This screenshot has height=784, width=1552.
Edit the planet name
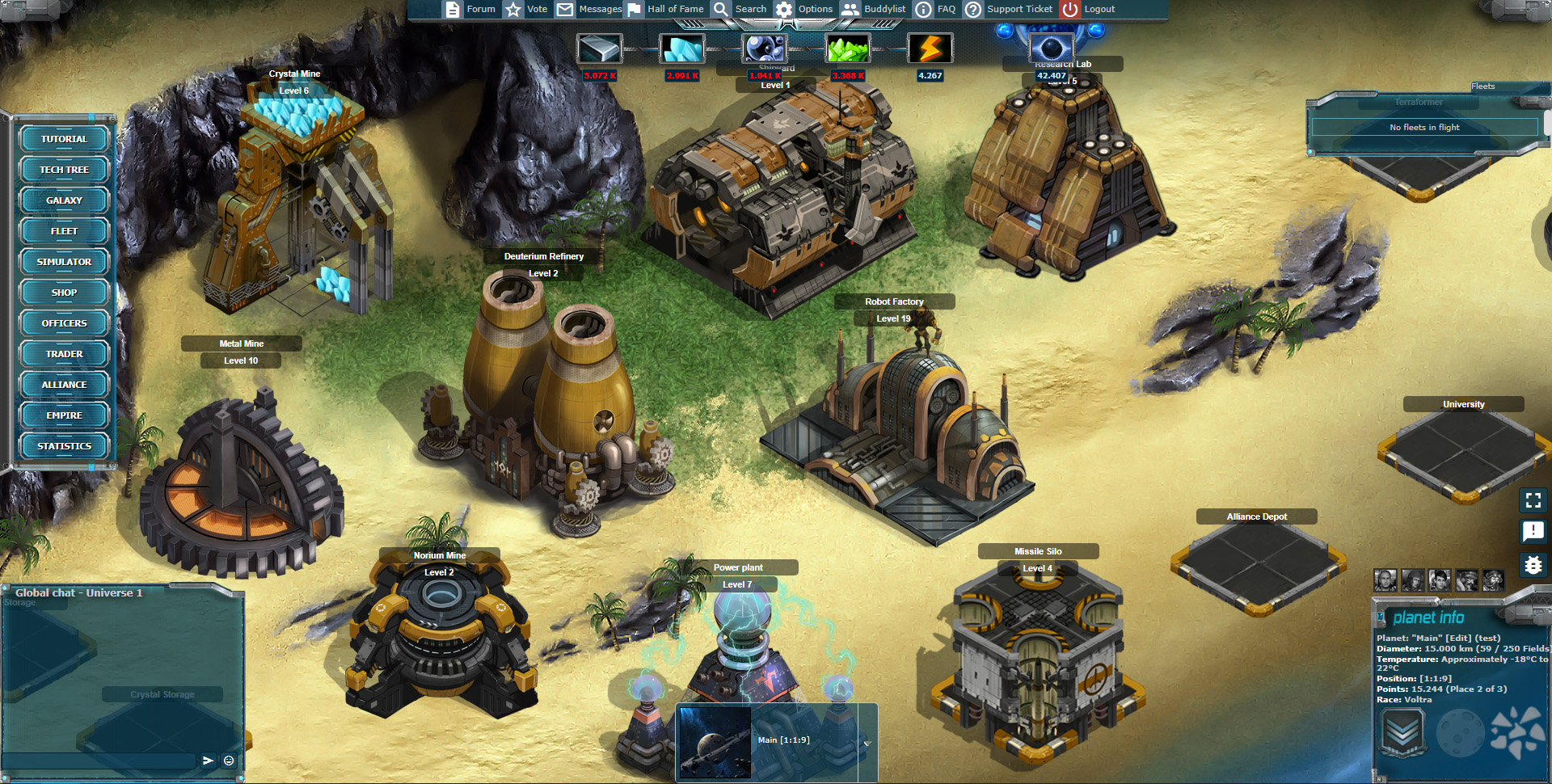point(1458,639)
